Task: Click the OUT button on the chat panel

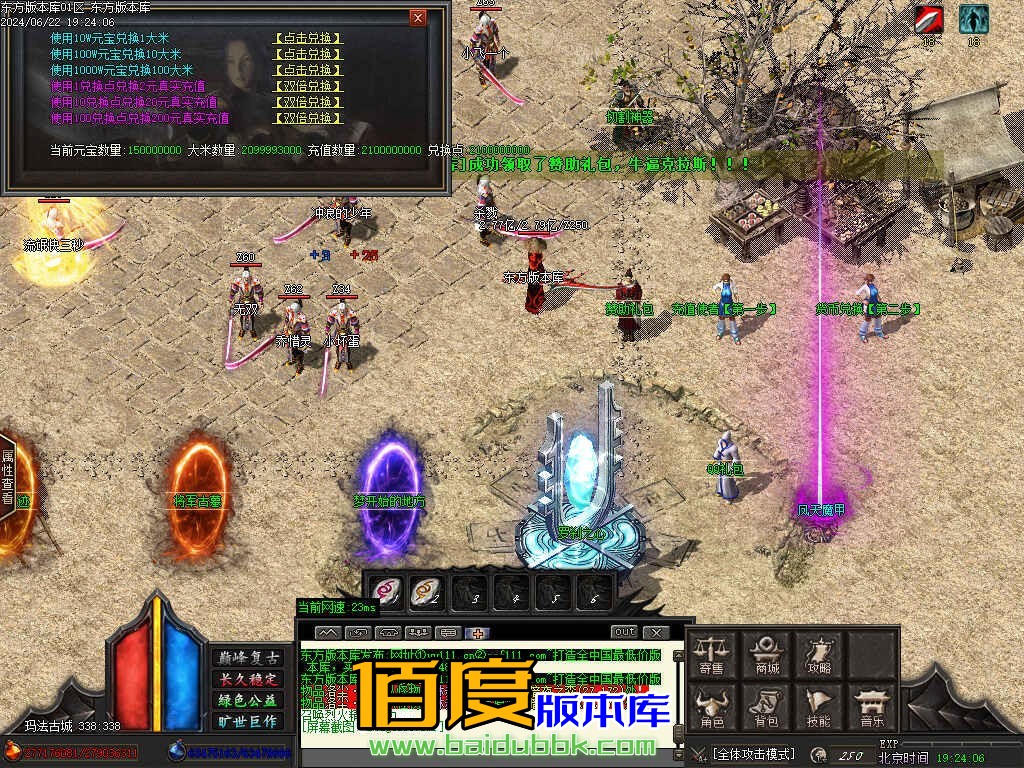Action: click(x=624, y=632)
